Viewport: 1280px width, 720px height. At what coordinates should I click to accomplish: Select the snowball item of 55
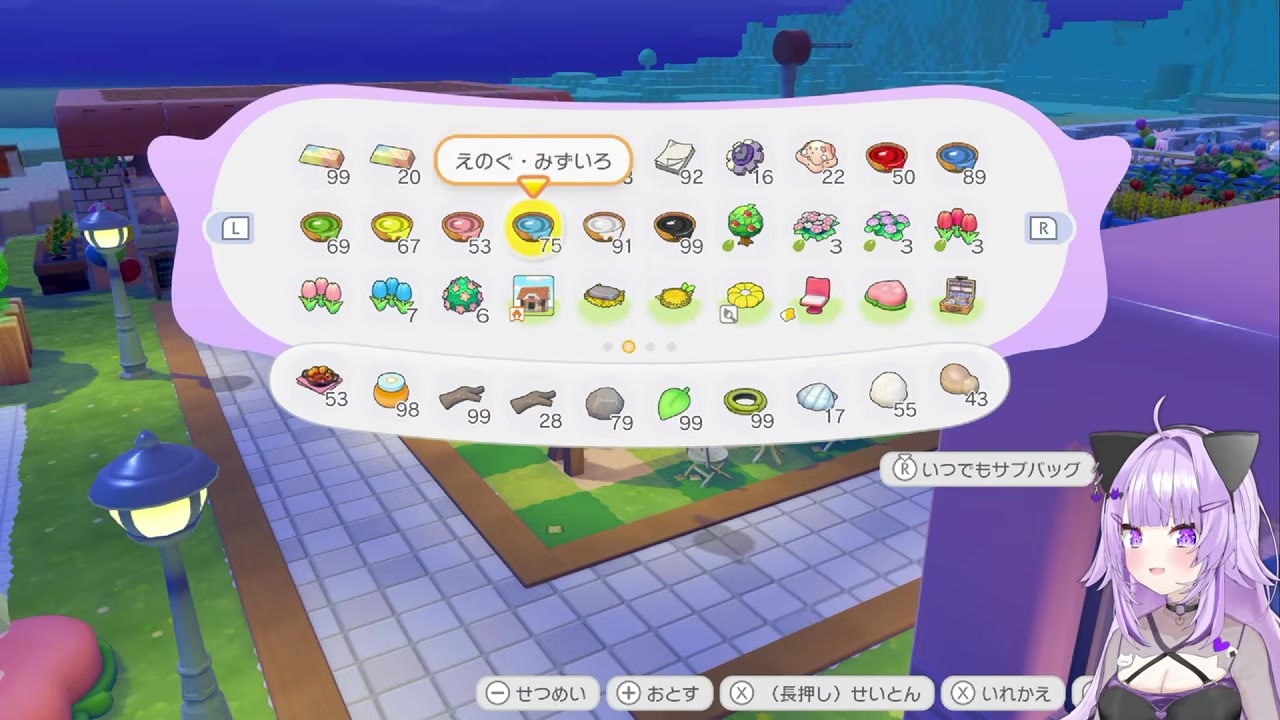click(x=890, y=388)
